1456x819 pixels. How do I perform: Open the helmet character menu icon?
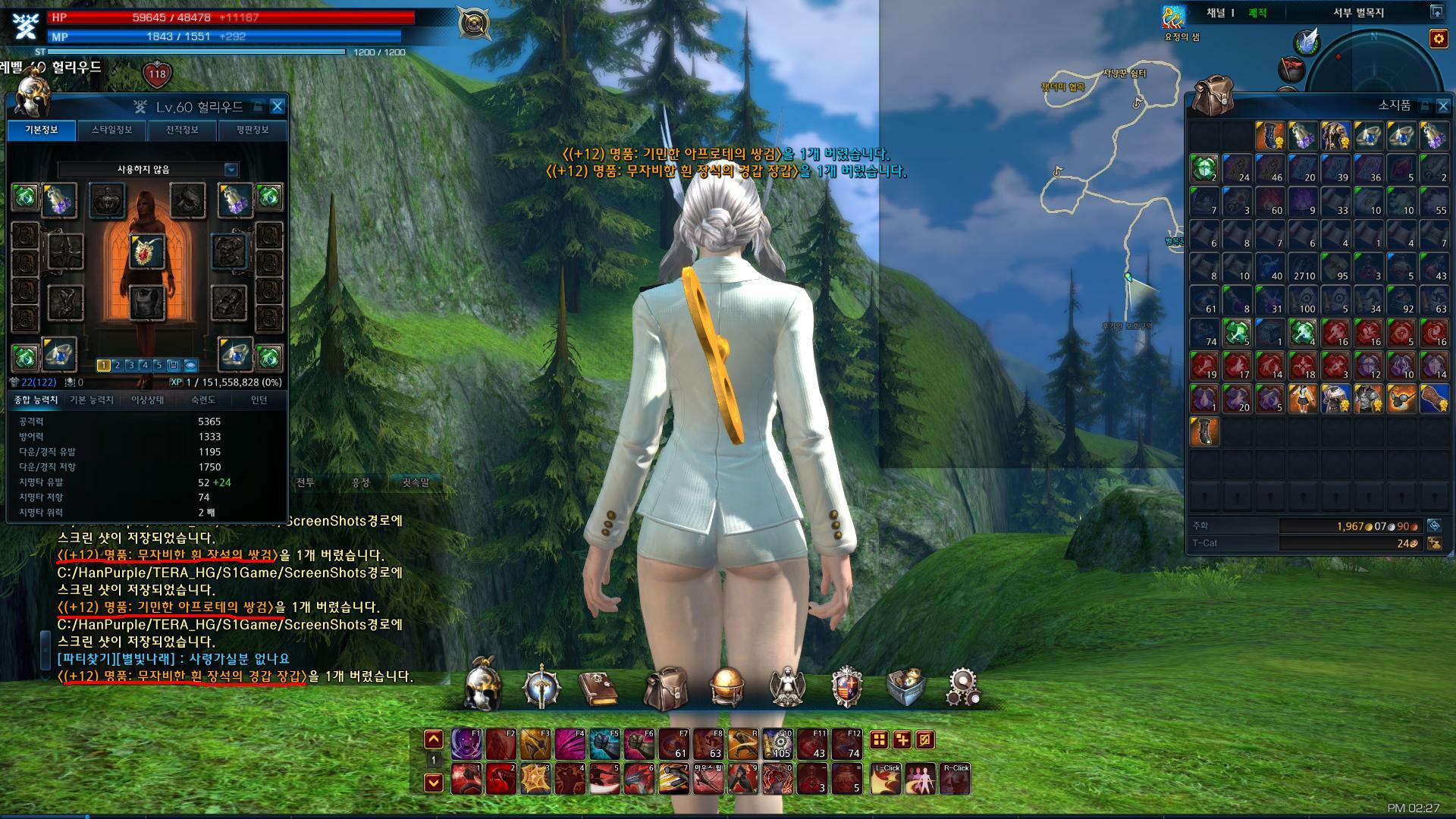(x=483, y=687)
